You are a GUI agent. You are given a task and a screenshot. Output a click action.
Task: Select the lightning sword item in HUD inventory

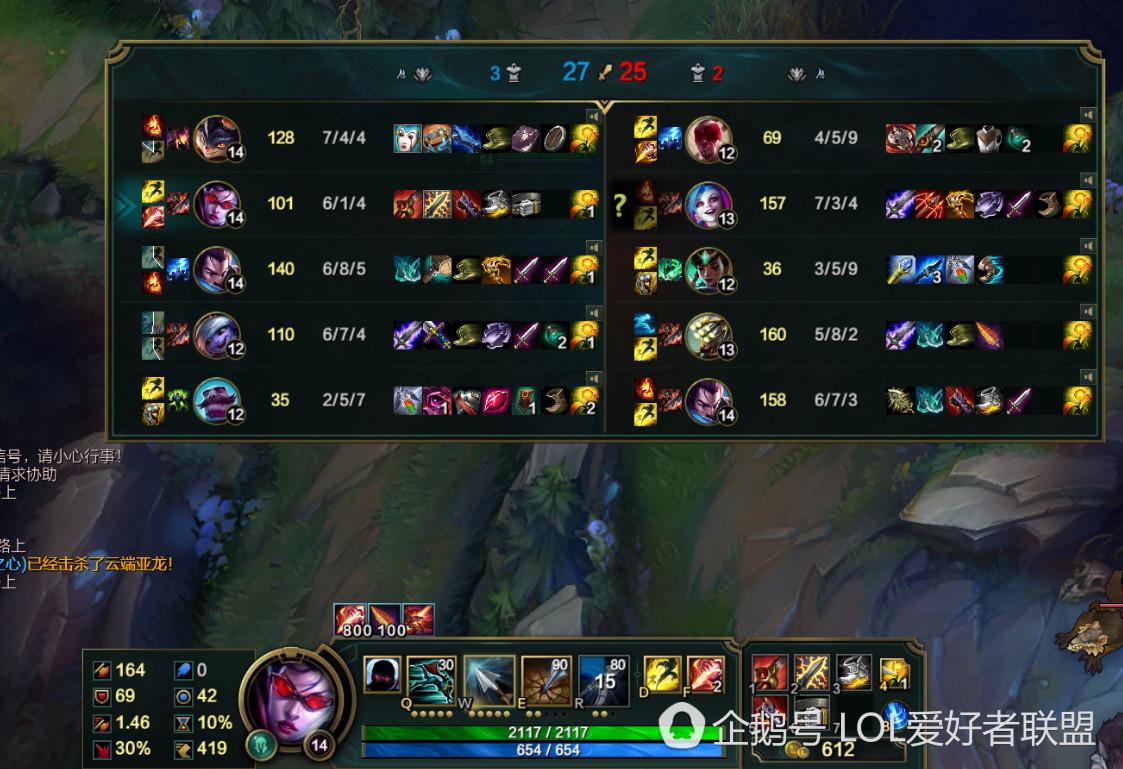(812, 673)
